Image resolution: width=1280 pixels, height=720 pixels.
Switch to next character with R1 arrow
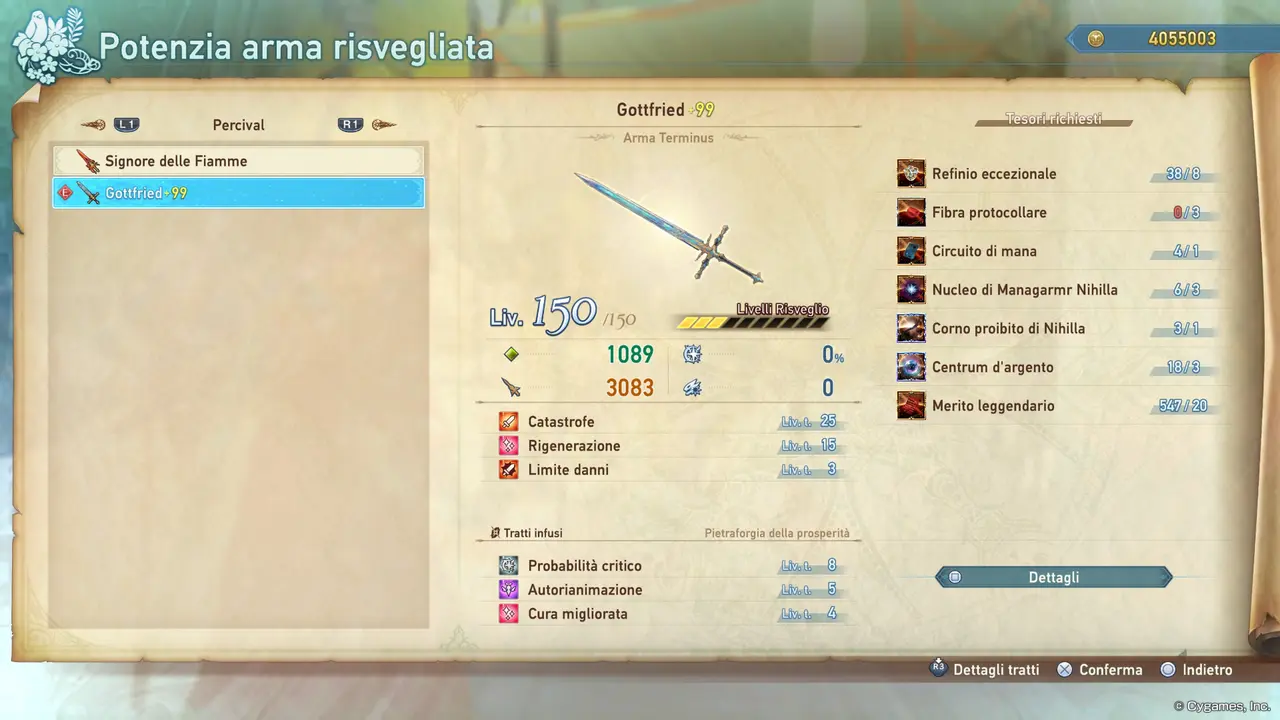pyautogui.click(x=383, y=124)
